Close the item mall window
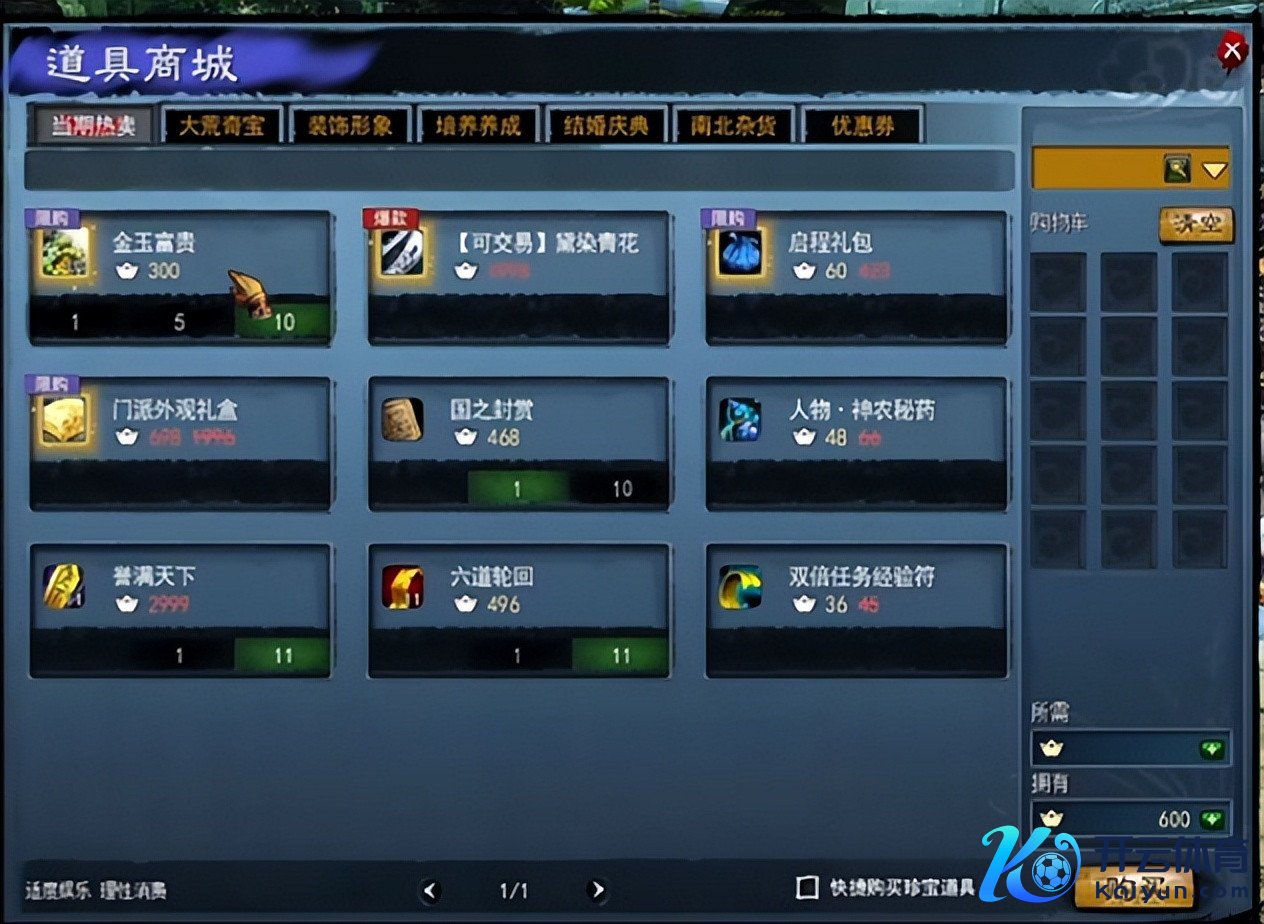The width and height of the screenshot is (1264, 924). (x=1232, y=51)
